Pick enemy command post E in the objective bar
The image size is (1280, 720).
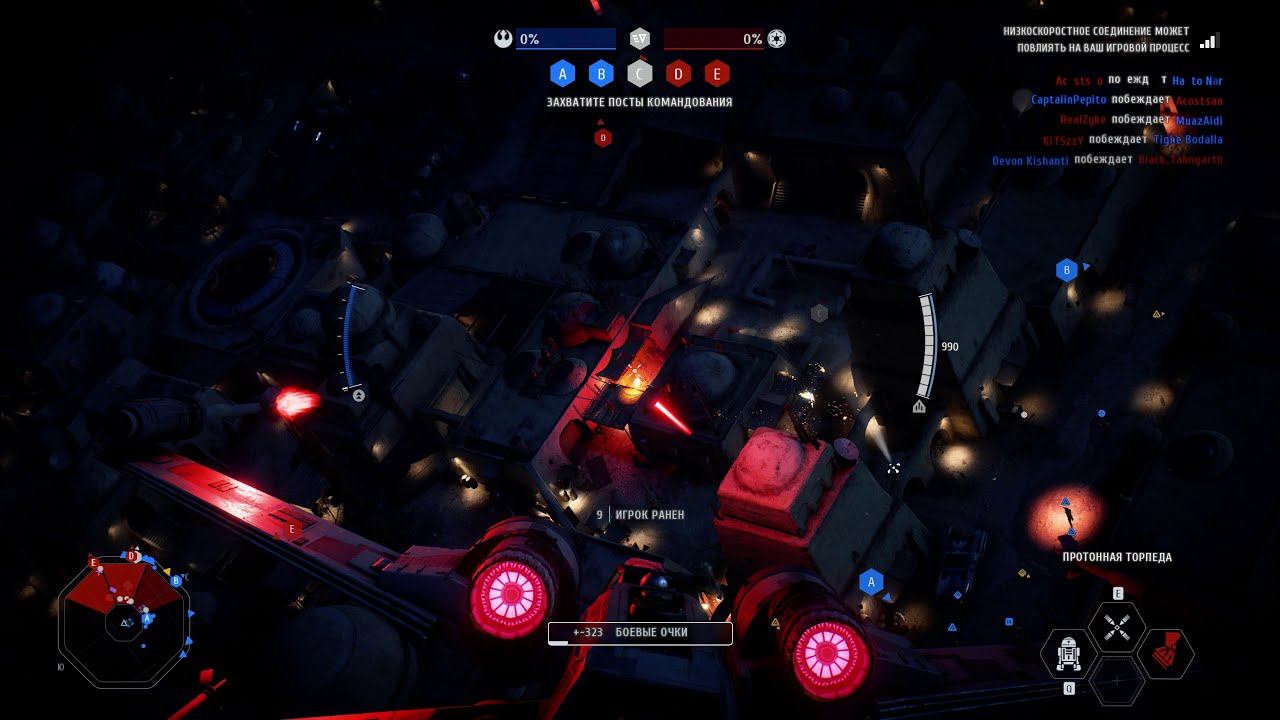coord(716,73)
